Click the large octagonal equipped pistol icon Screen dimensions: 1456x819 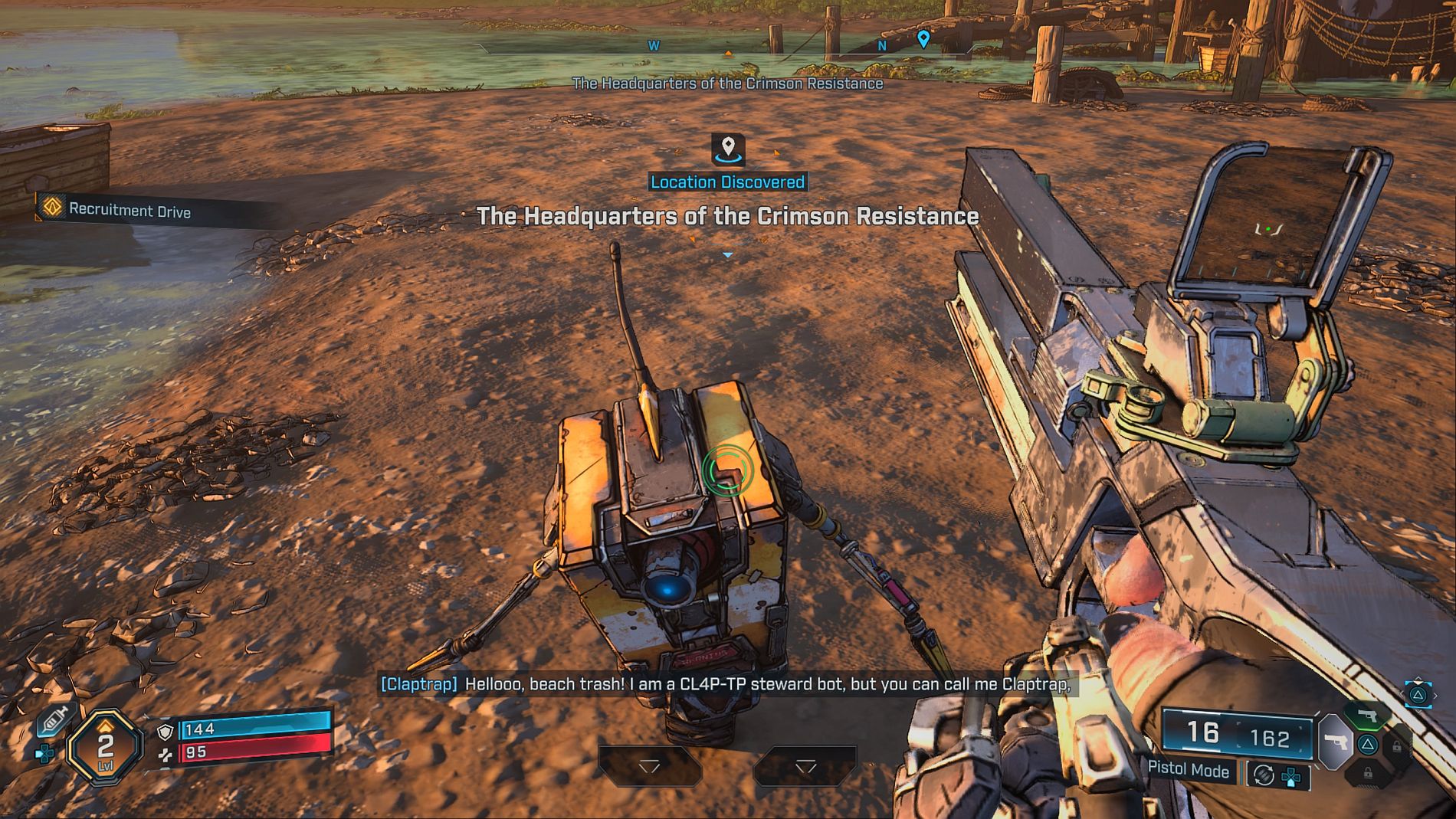point(1336,742)
